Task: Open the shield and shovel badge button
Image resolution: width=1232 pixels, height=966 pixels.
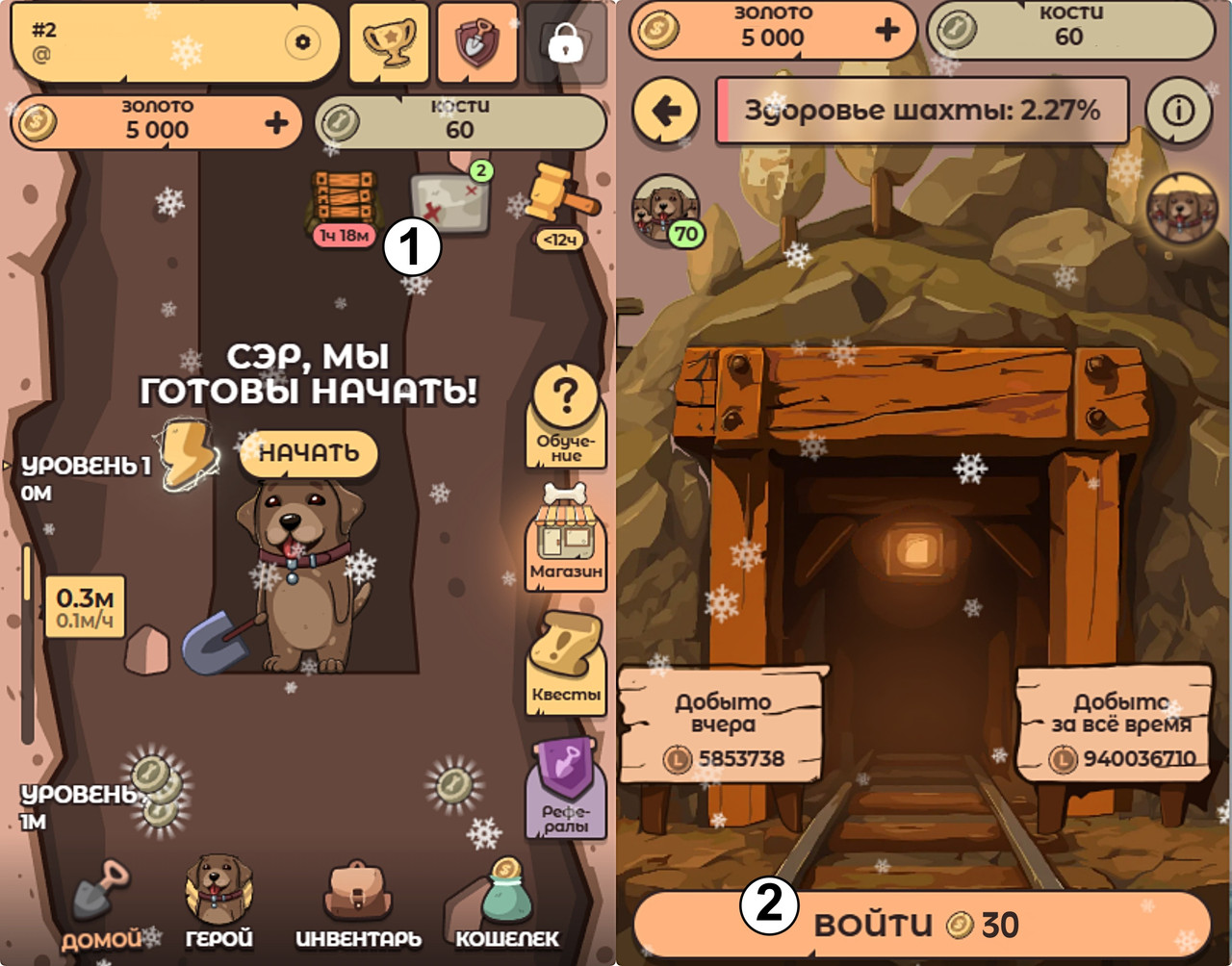Action: pyautogui.click(x=475, y=42)
